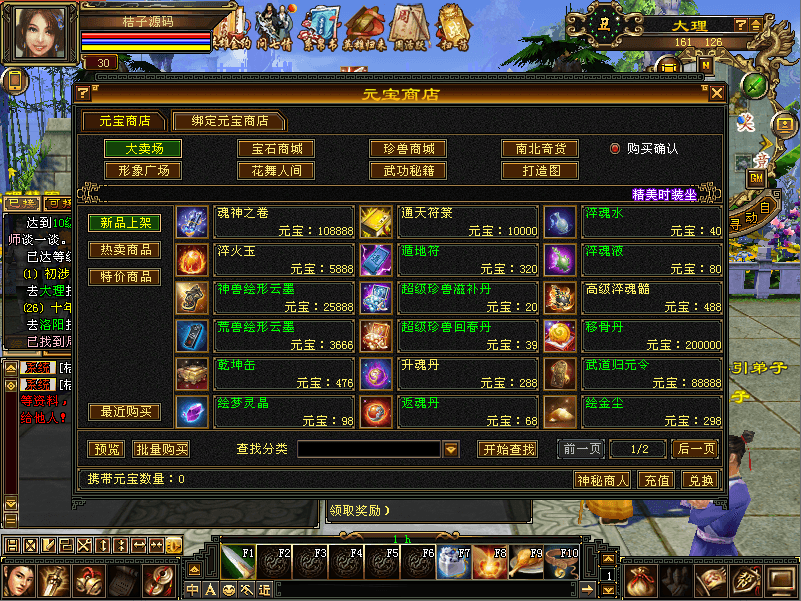Open the 珍兽商城 category

(408, 149)
